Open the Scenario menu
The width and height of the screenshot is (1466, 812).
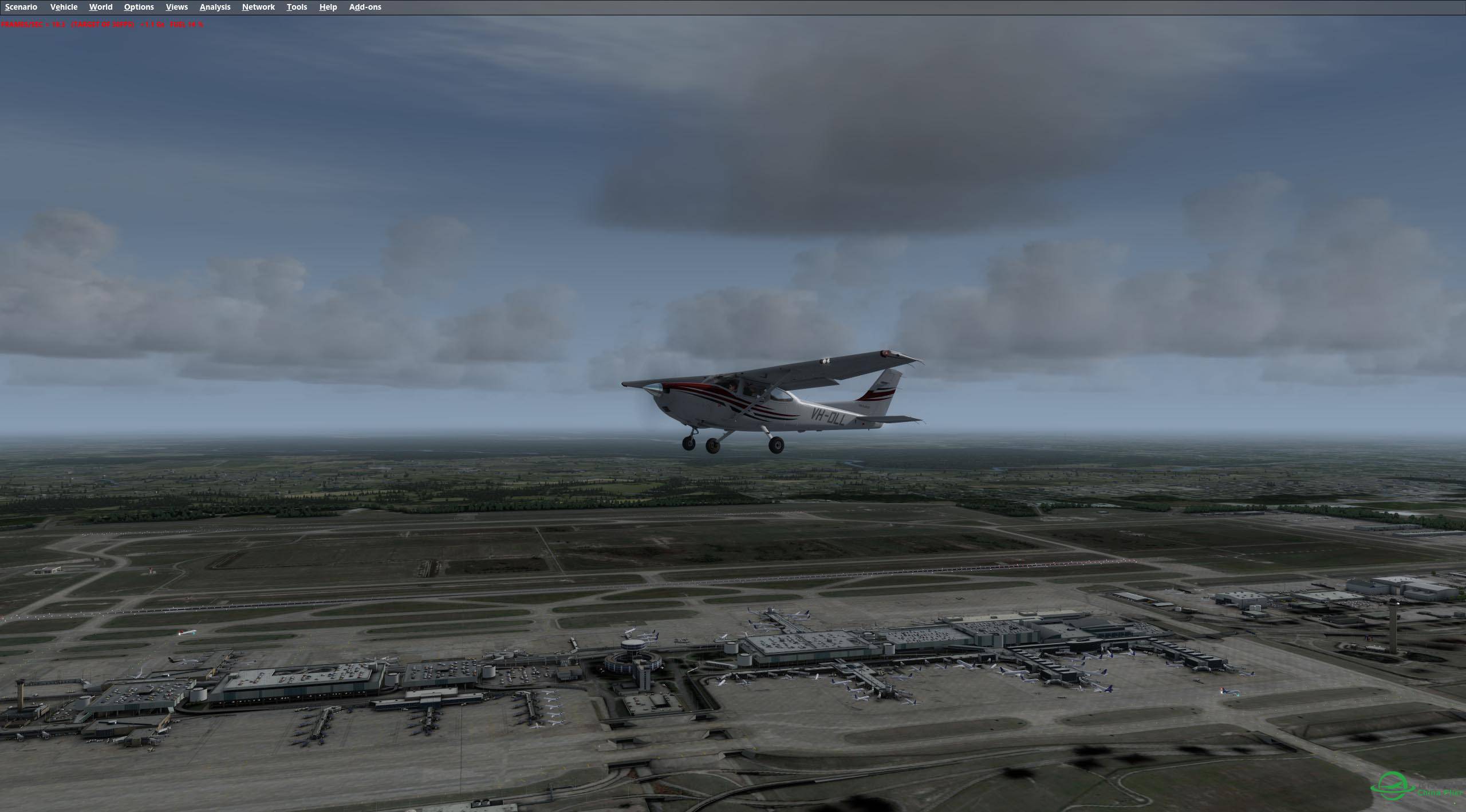tap(20, 7)
